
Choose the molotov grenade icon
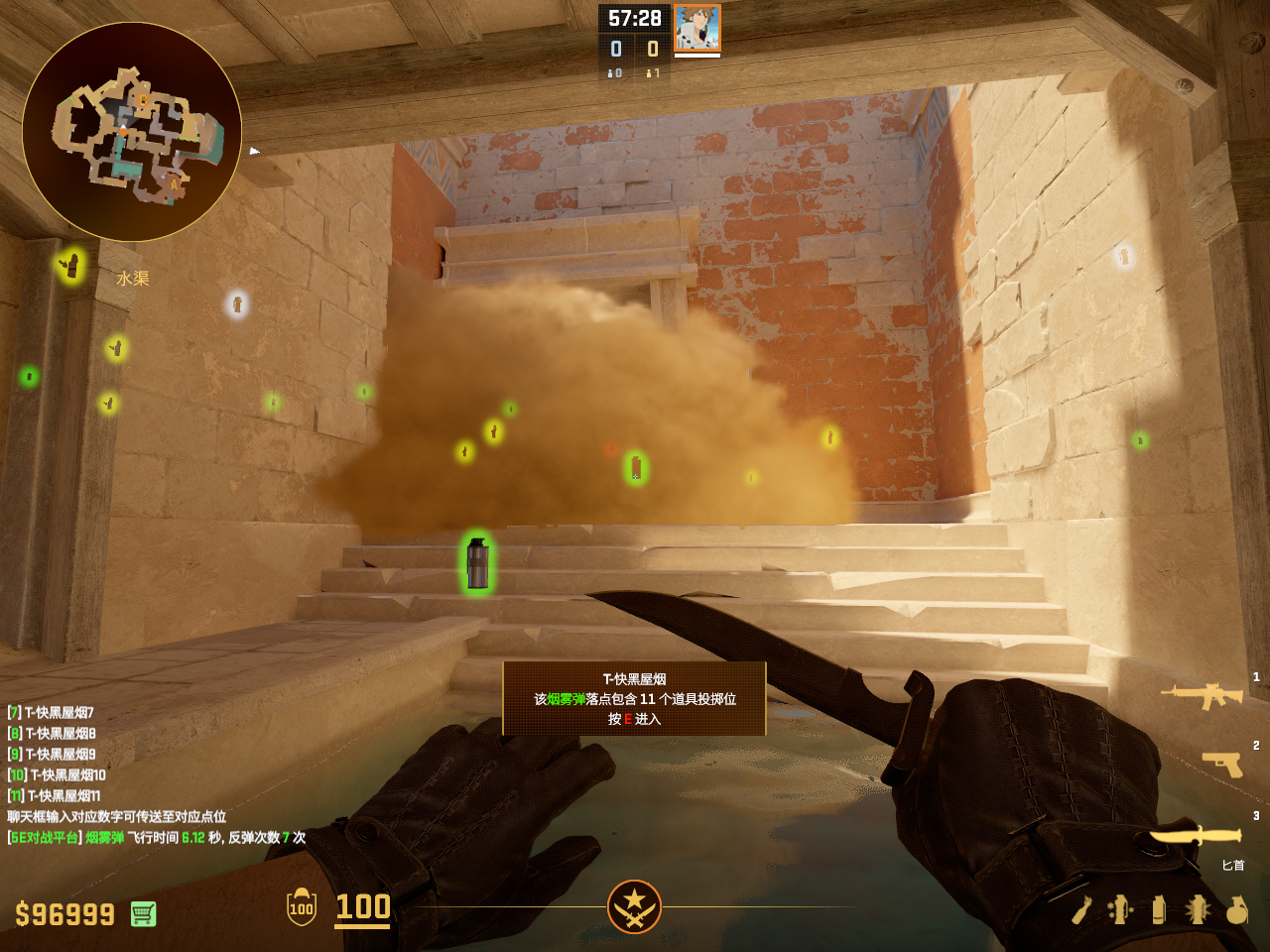(x=1082, y=909)
